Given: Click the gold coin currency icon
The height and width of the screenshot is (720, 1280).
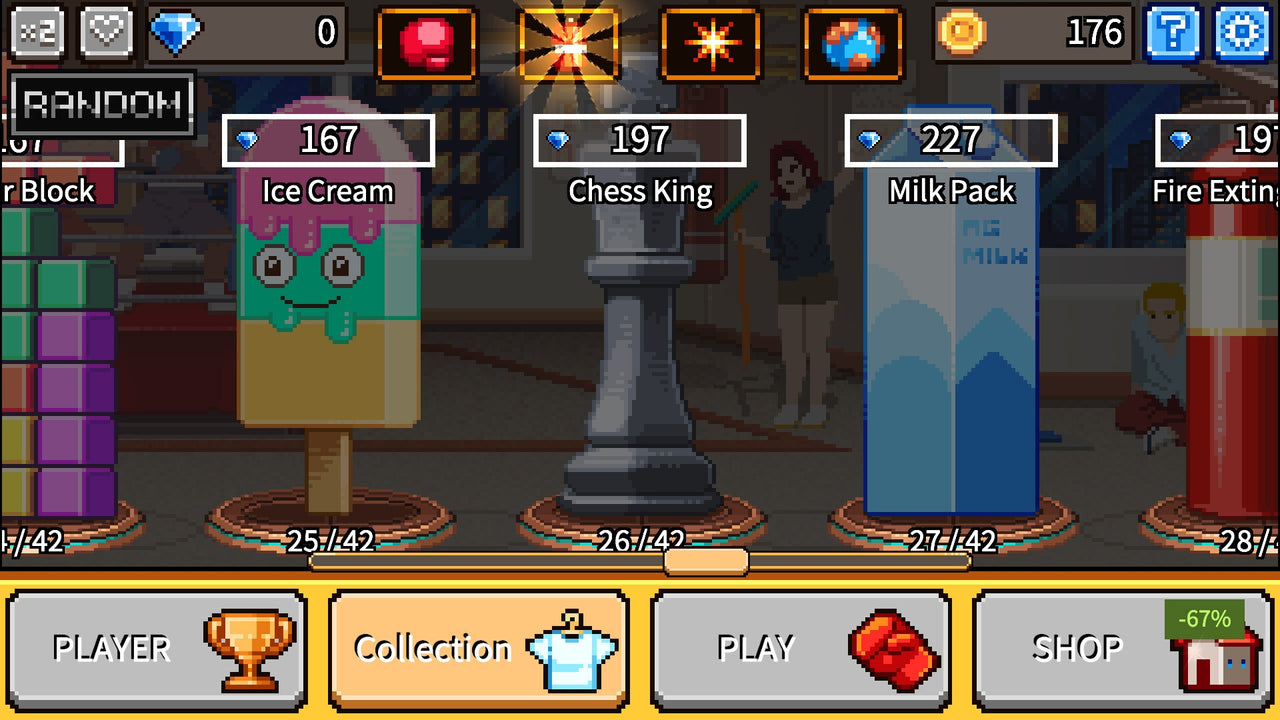Looking at the screenshot, I should pyautogui.click(x=963, y=32).
